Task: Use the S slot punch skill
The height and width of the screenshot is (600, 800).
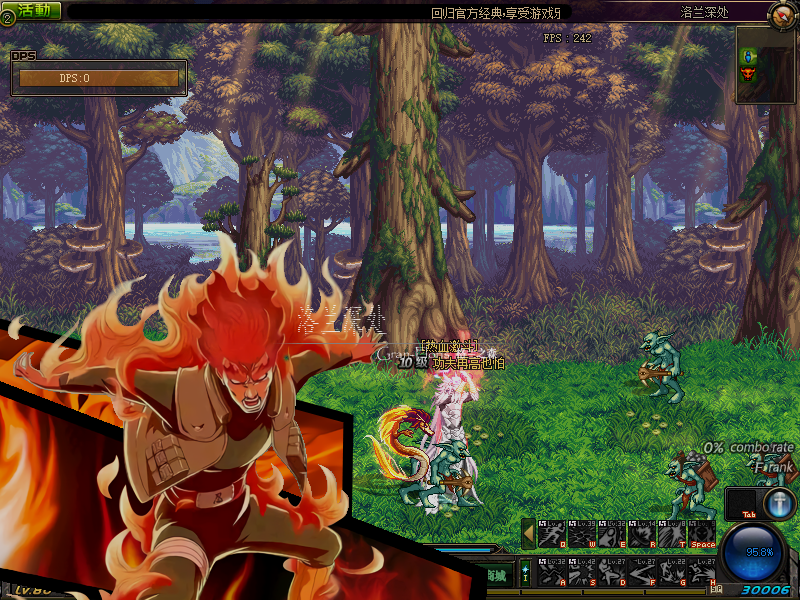Action: click(x=582, y=573)
